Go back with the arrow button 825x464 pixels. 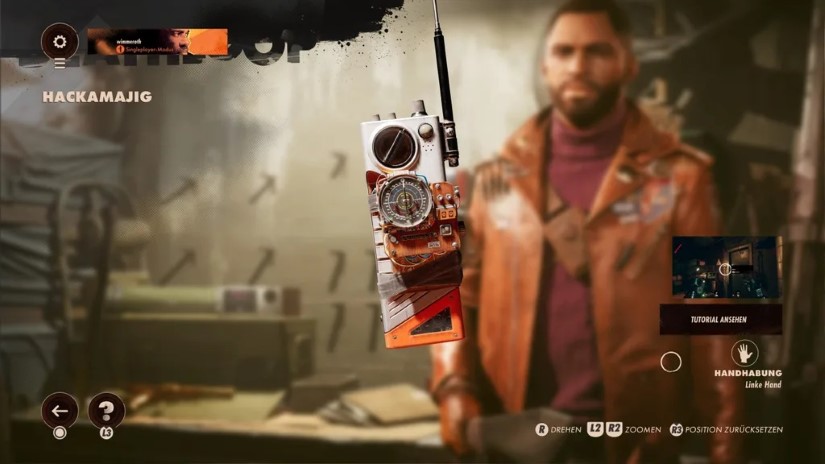coord(59,410)
